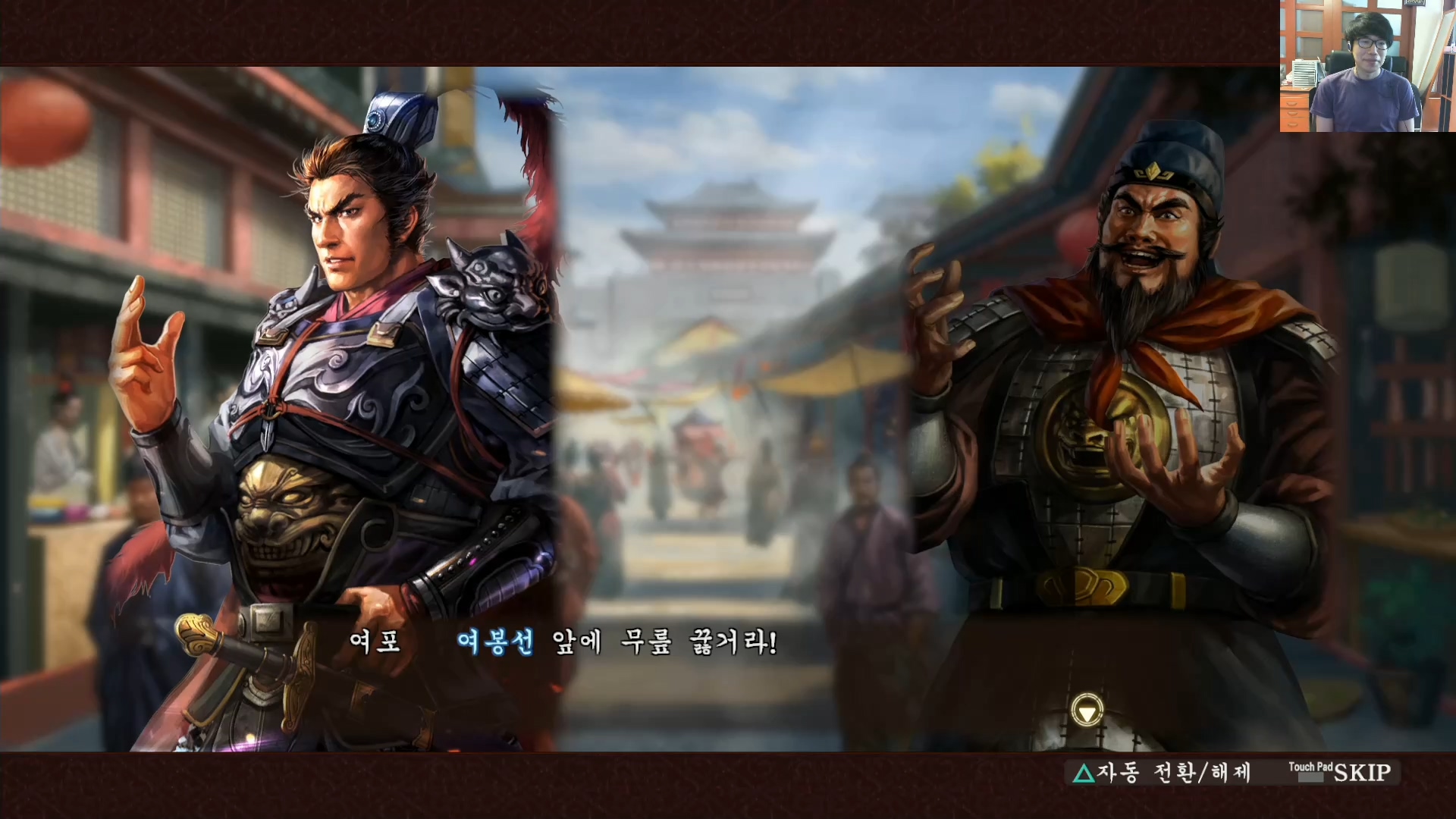The image size is (1456, 819).
Task: Click the gray touch pad key graphic
Action: [1310, 777]
